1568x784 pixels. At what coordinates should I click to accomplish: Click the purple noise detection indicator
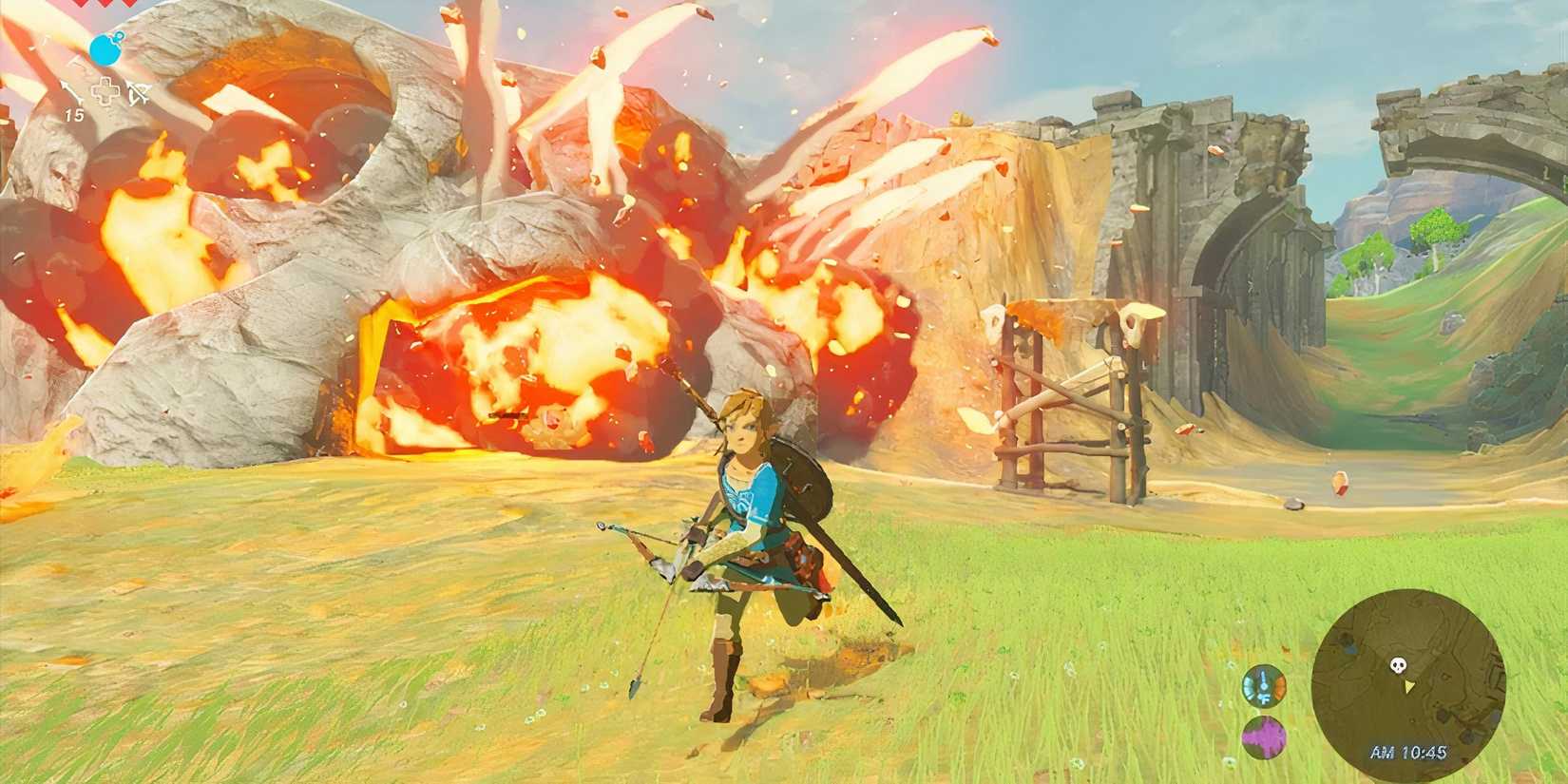click(x=1263, y=735)
